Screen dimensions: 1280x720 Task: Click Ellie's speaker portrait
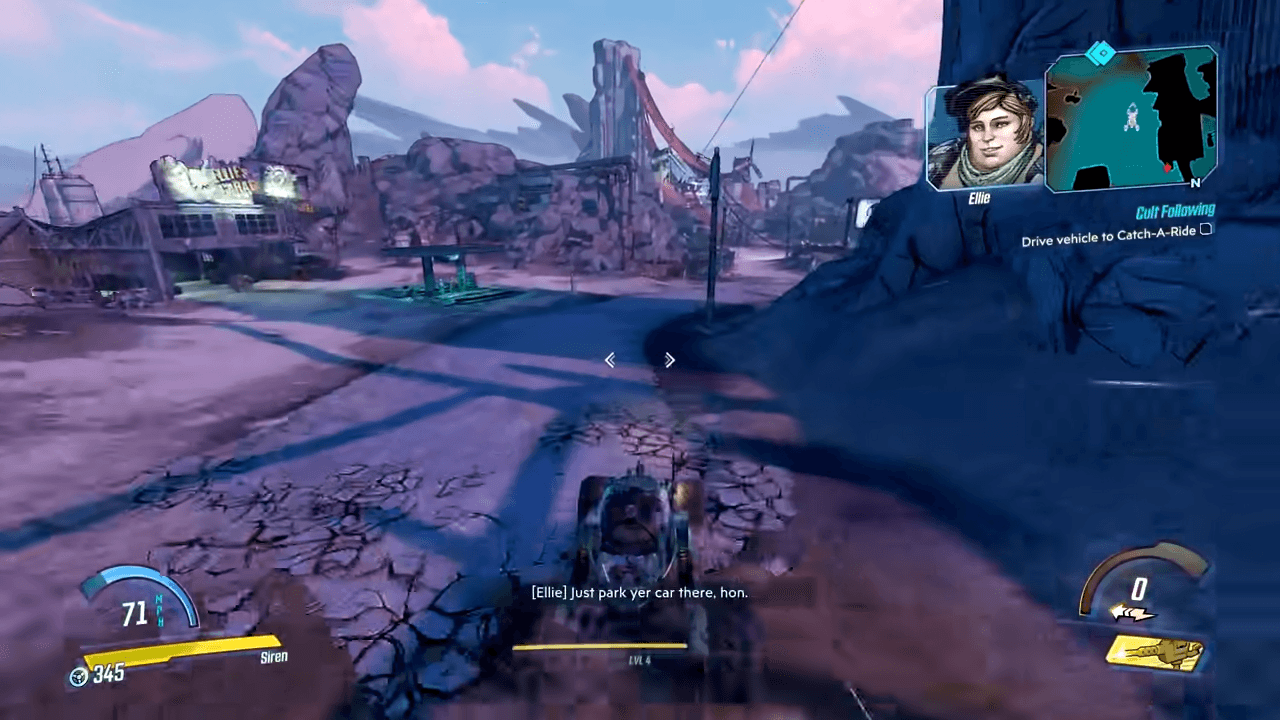tap(984, 136)
